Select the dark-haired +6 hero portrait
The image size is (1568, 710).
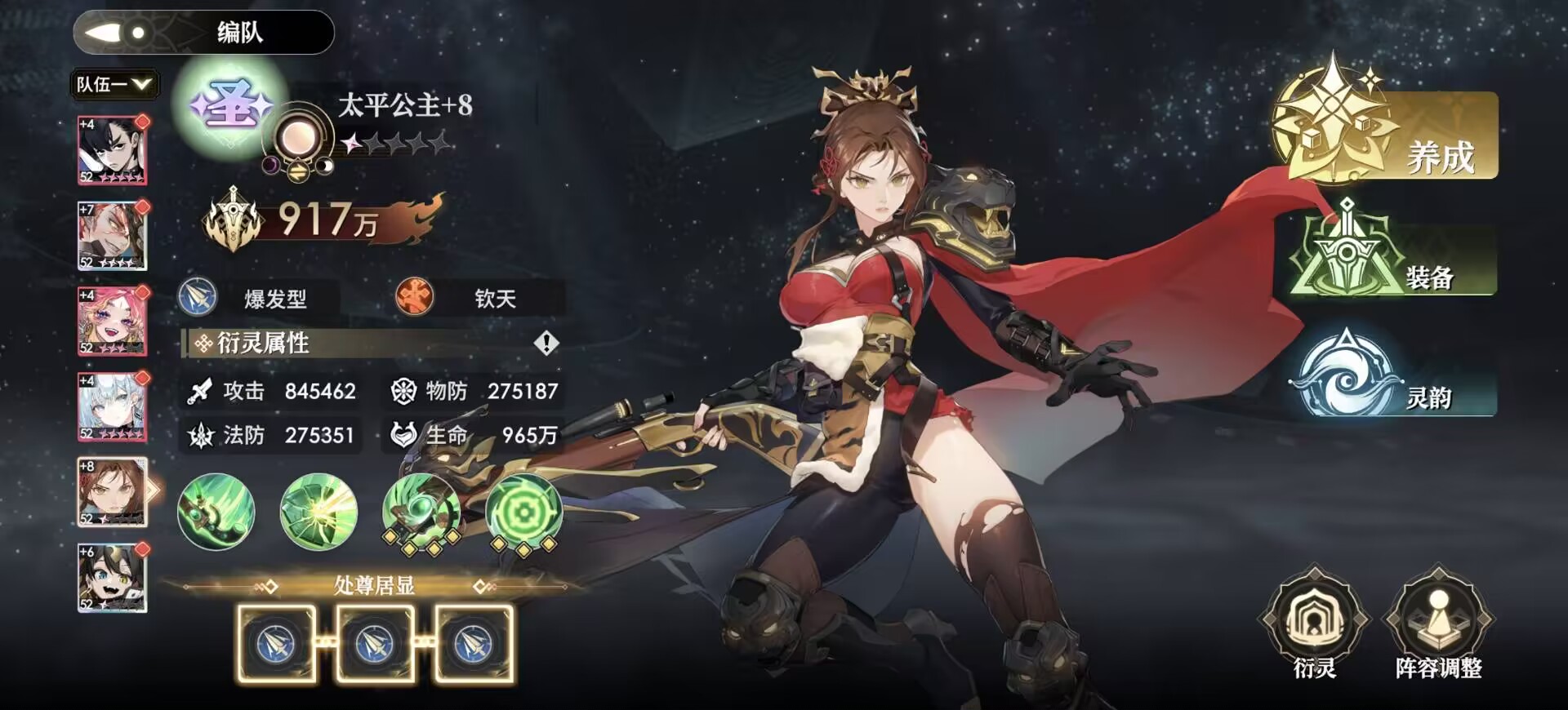112,578
